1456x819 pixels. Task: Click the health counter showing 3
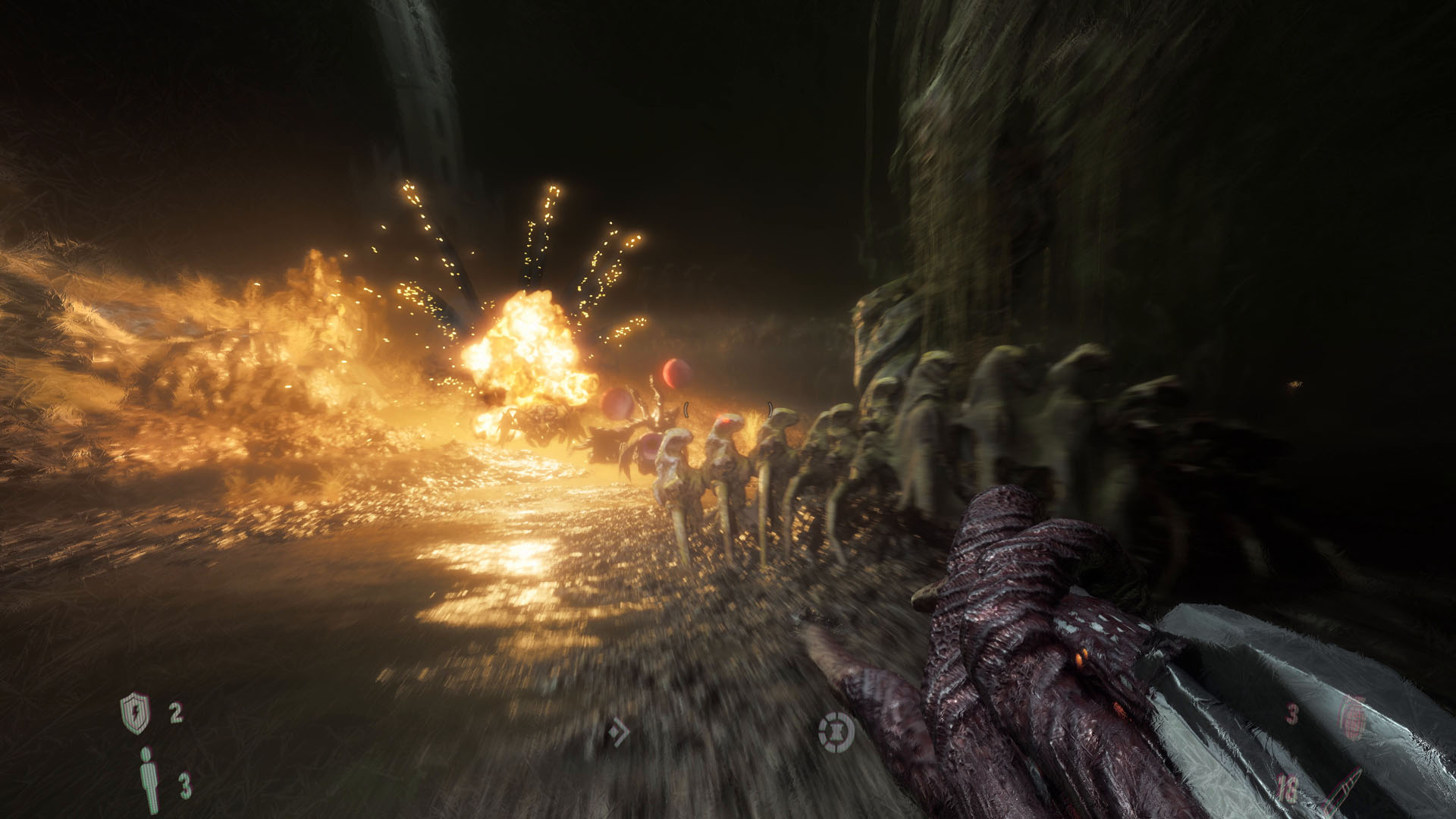pyautogui.click(x=184, y=784)
